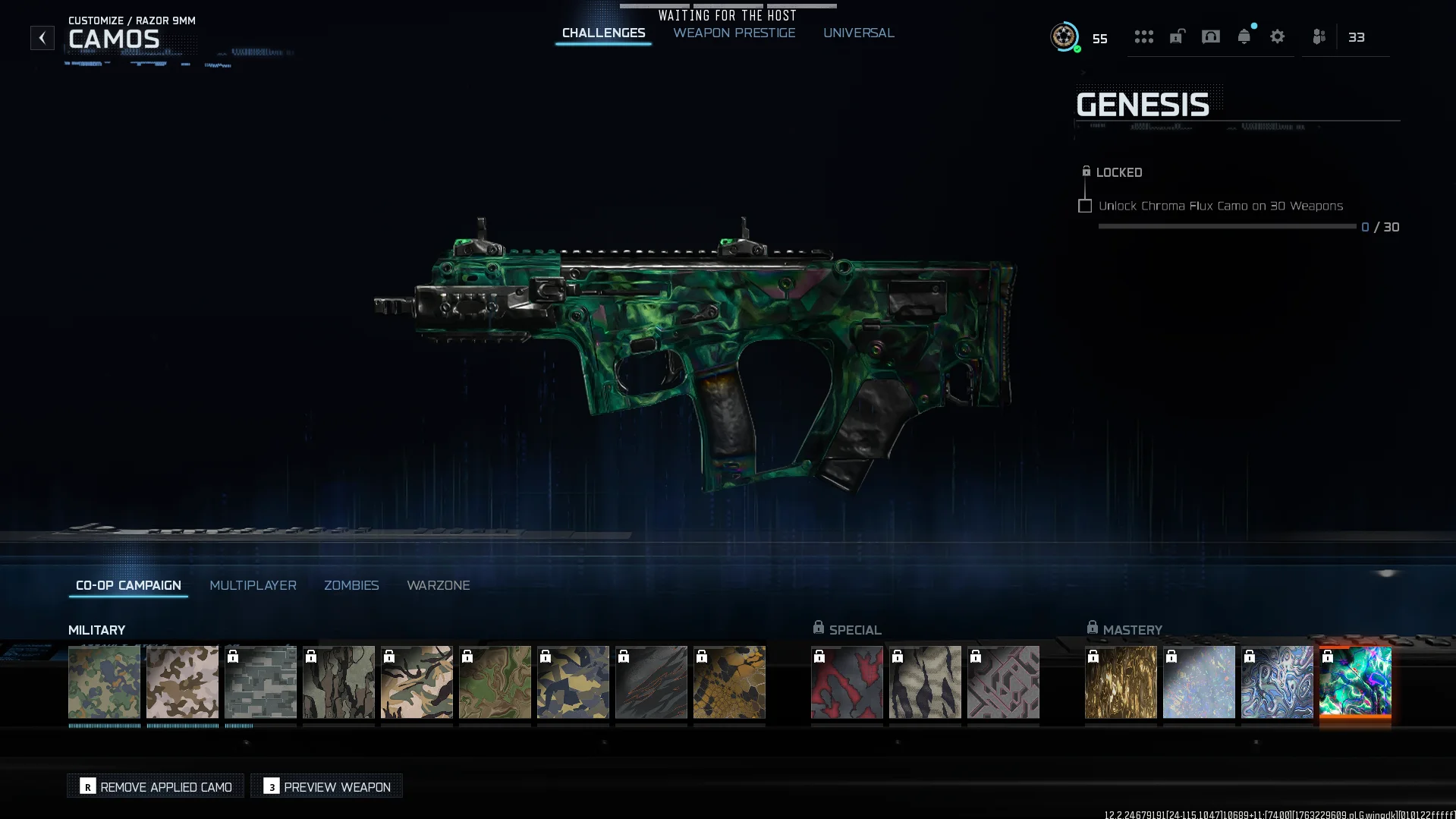The image size is (1456, 819).
Task: Click the Unlock Chroma Flux progress bar
Action: click(1225, 225)
